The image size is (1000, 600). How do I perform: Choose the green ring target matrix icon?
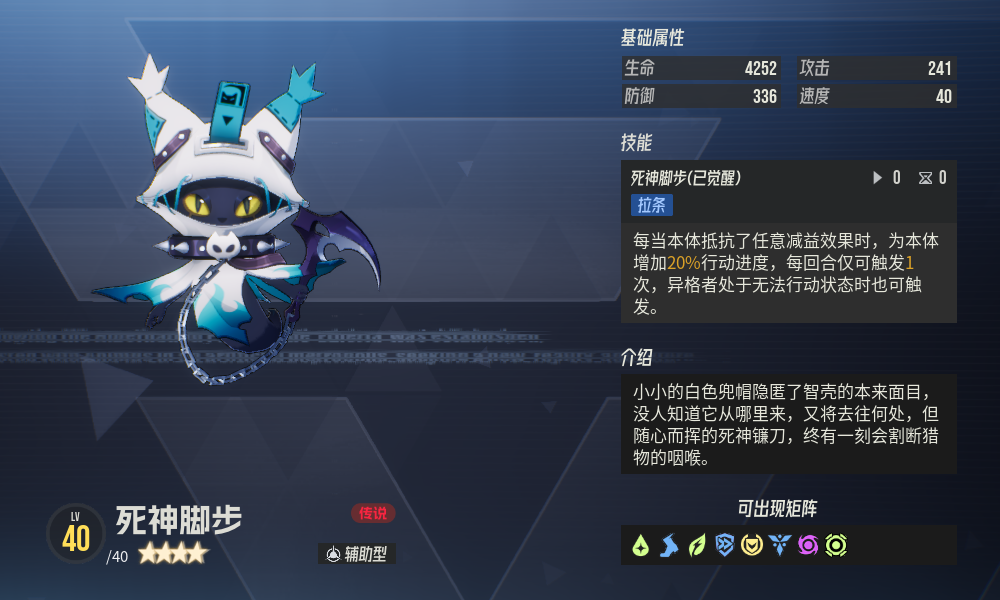tap(836, 546)
